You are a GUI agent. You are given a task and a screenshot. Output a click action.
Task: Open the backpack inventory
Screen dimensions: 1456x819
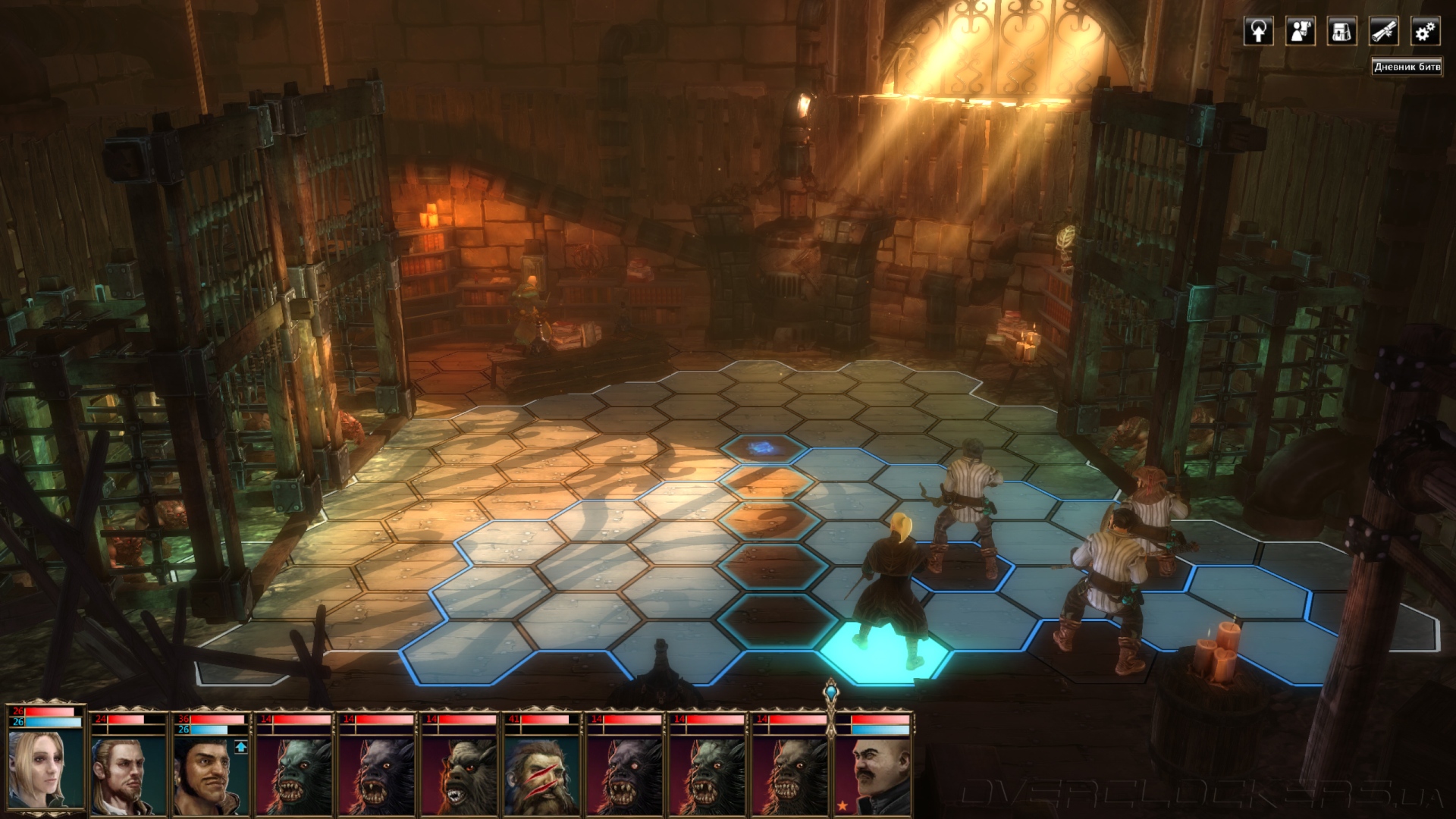(1341, 32)
